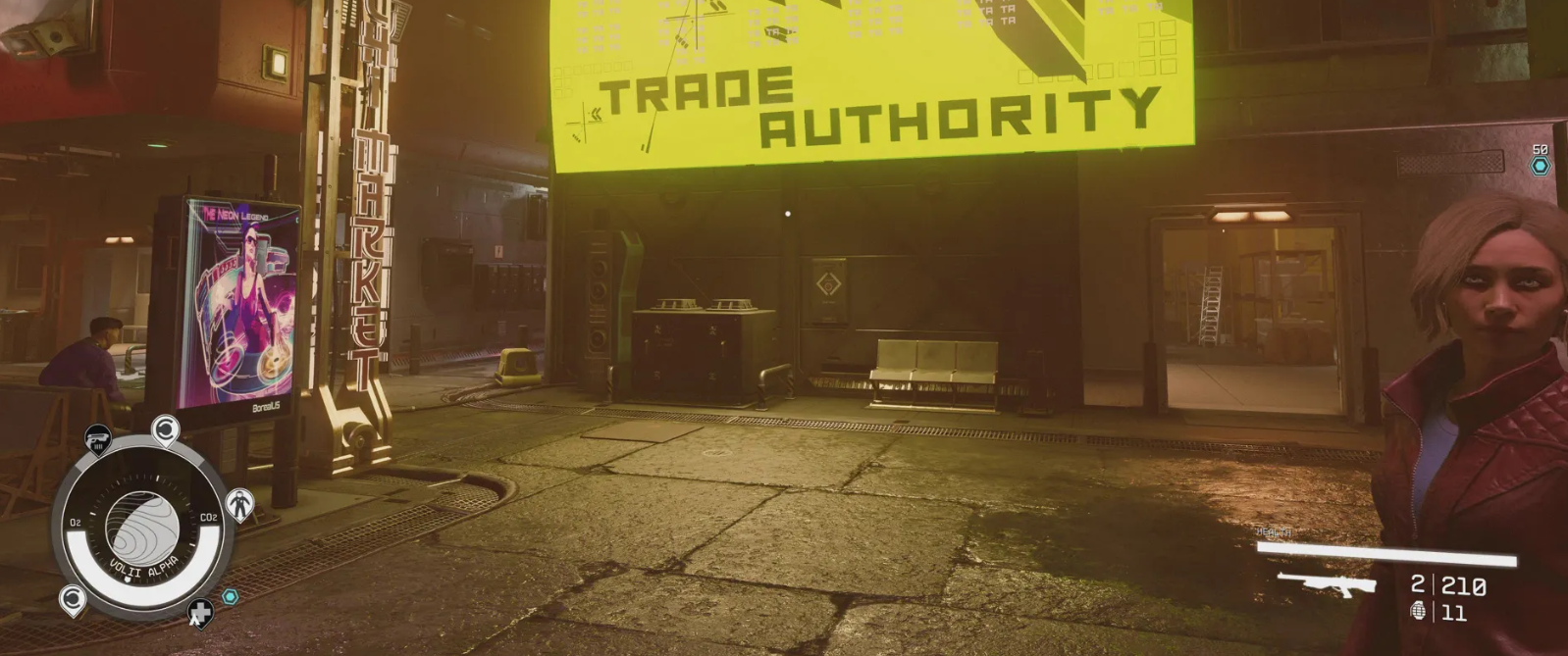Select the medical cross marker on compass
Viewport: 1568px width, 656px height.
pos(200,614)
